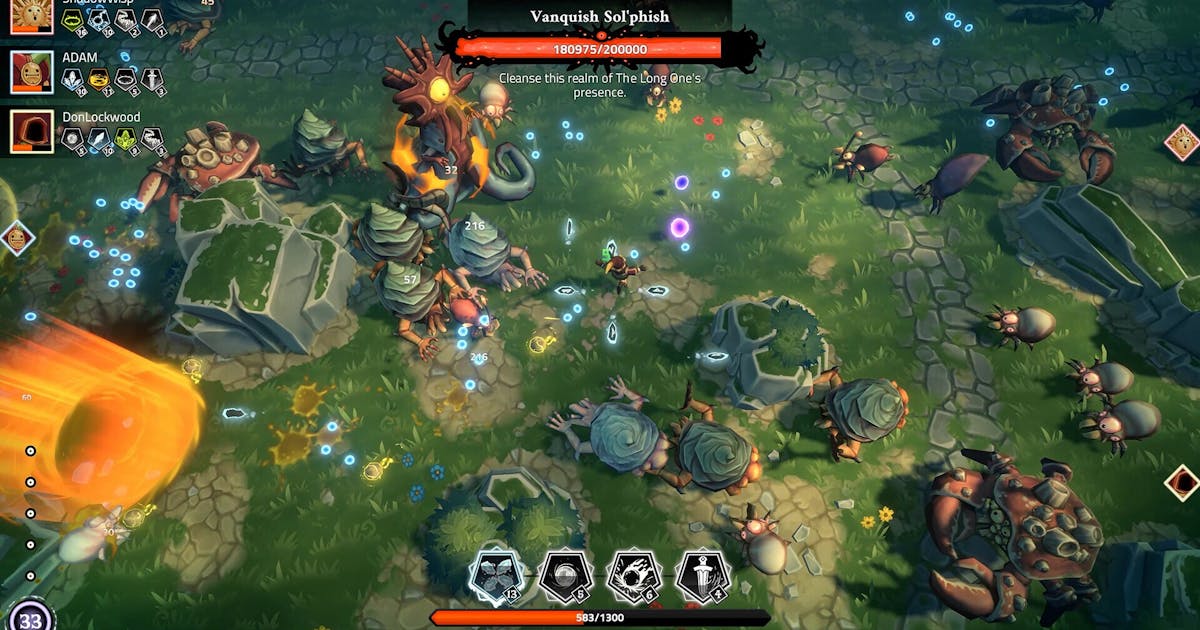1200x630 pixels.
Task: Inspect ADAM's sword ability icon
Action: pos(152,79)
